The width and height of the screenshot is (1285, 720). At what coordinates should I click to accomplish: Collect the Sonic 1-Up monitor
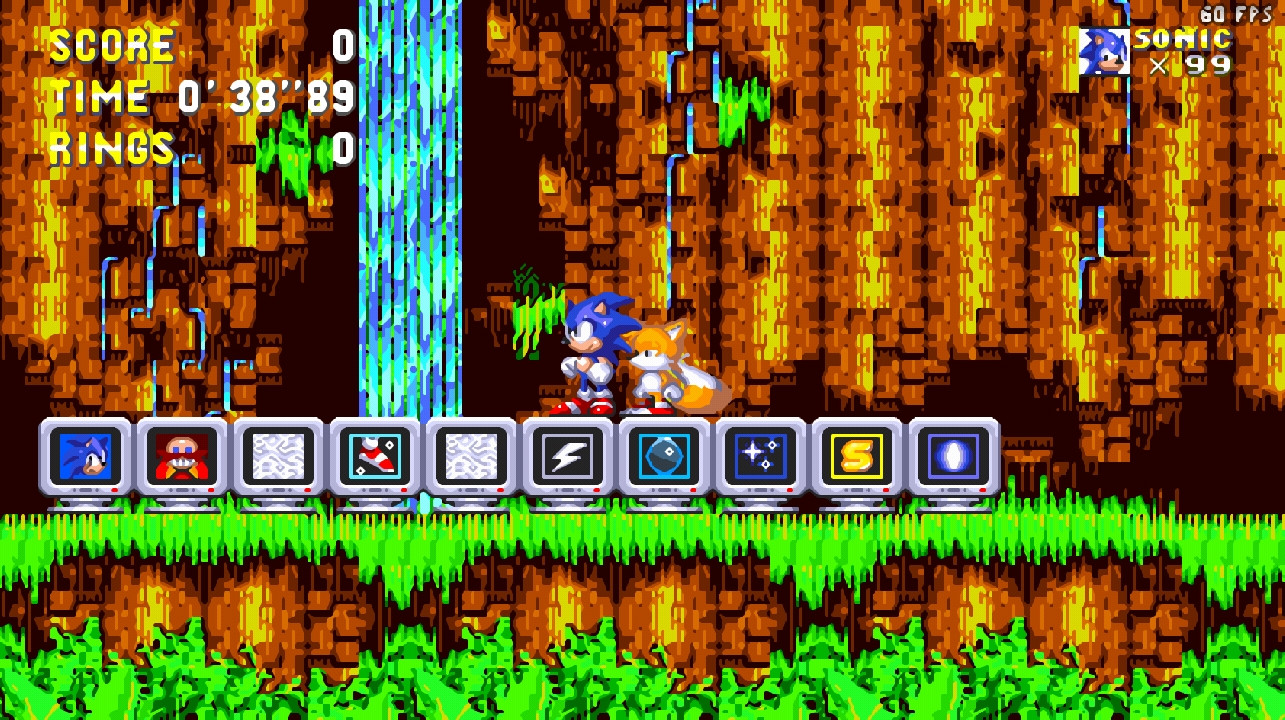[x=87, y=457]
